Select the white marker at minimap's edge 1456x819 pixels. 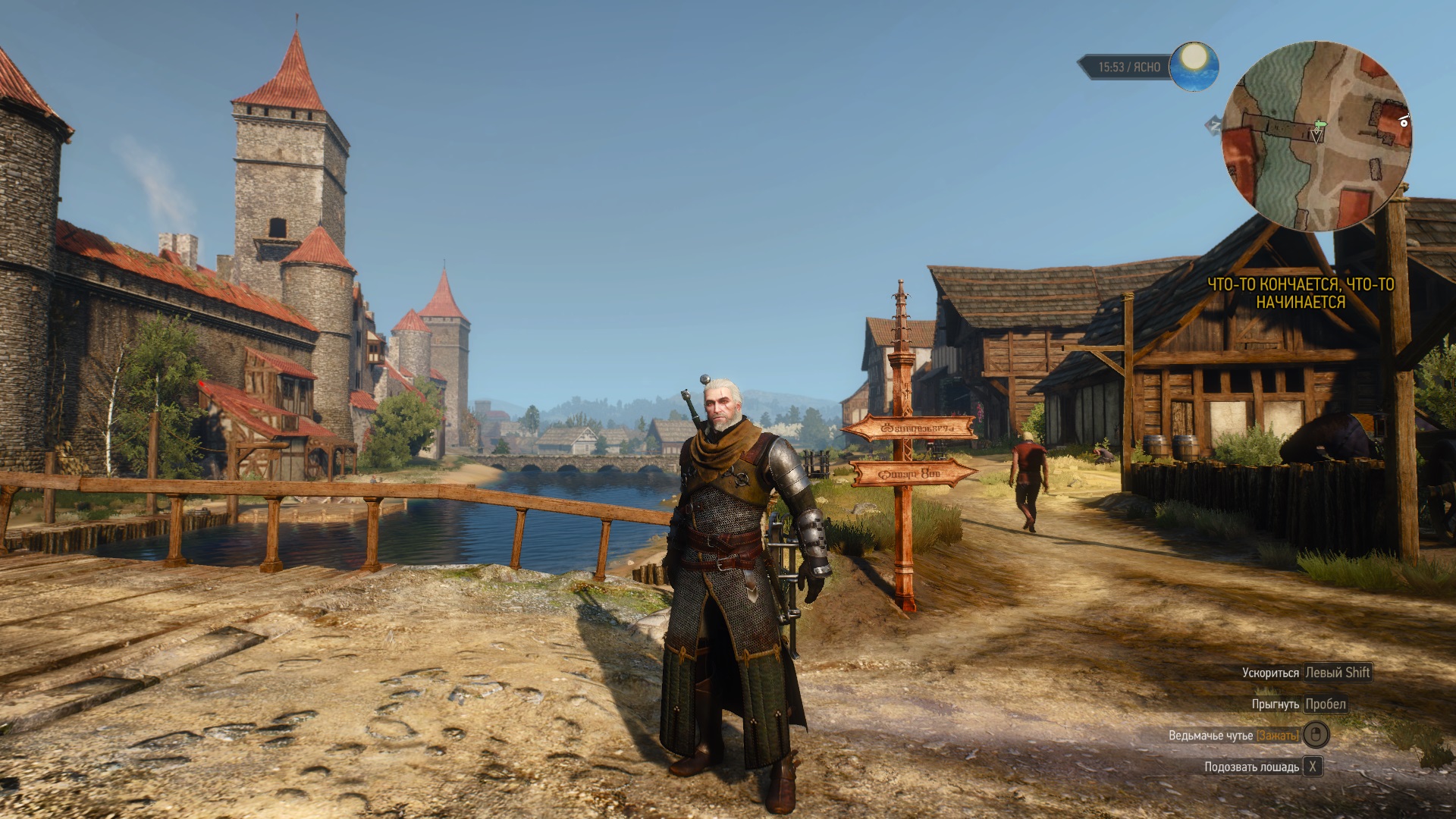[x=1404, y=120]
